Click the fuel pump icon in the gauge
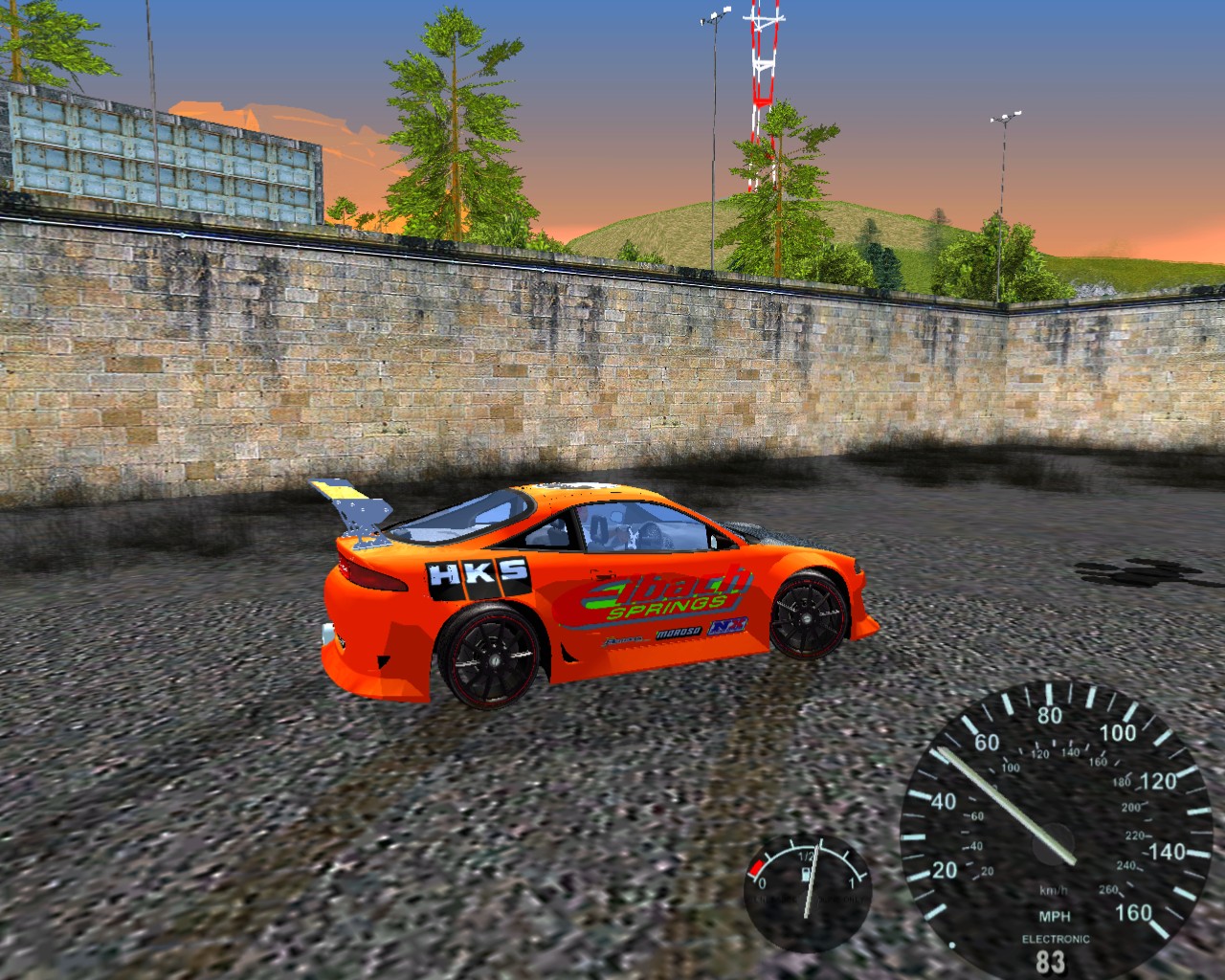The image size is (1225, 980). pos(807,873)
